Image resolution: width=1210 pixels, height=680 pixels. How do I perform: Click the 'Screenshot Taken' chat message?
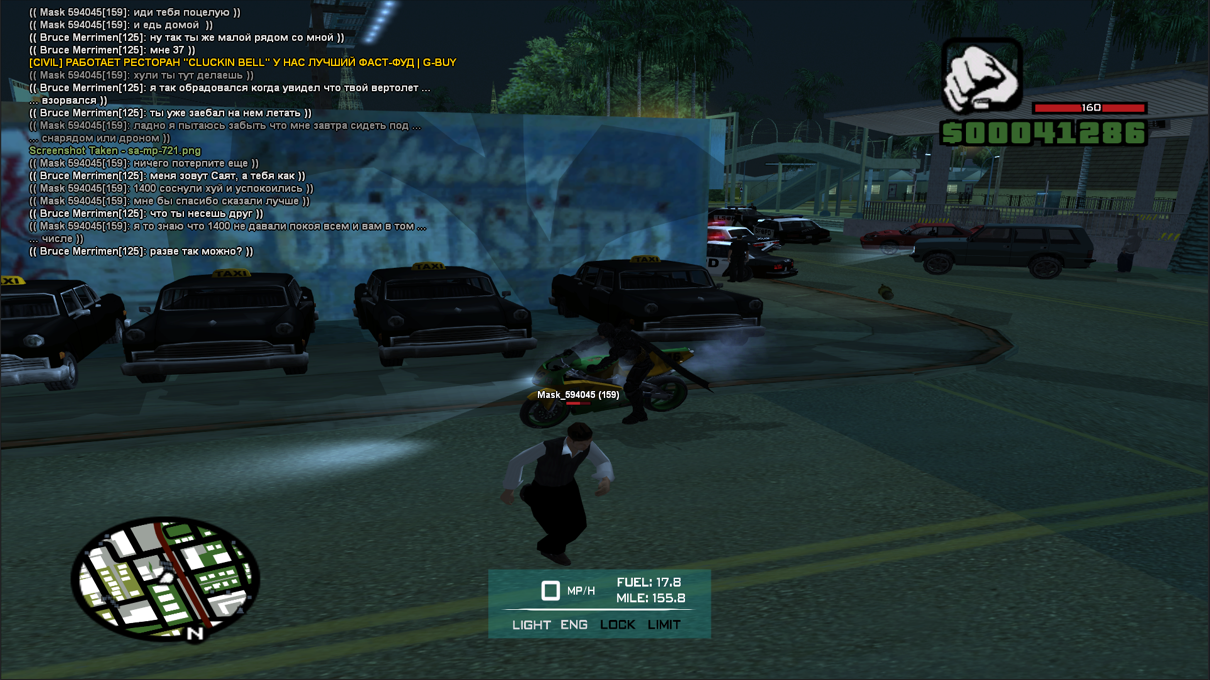(x=115, y=151)
